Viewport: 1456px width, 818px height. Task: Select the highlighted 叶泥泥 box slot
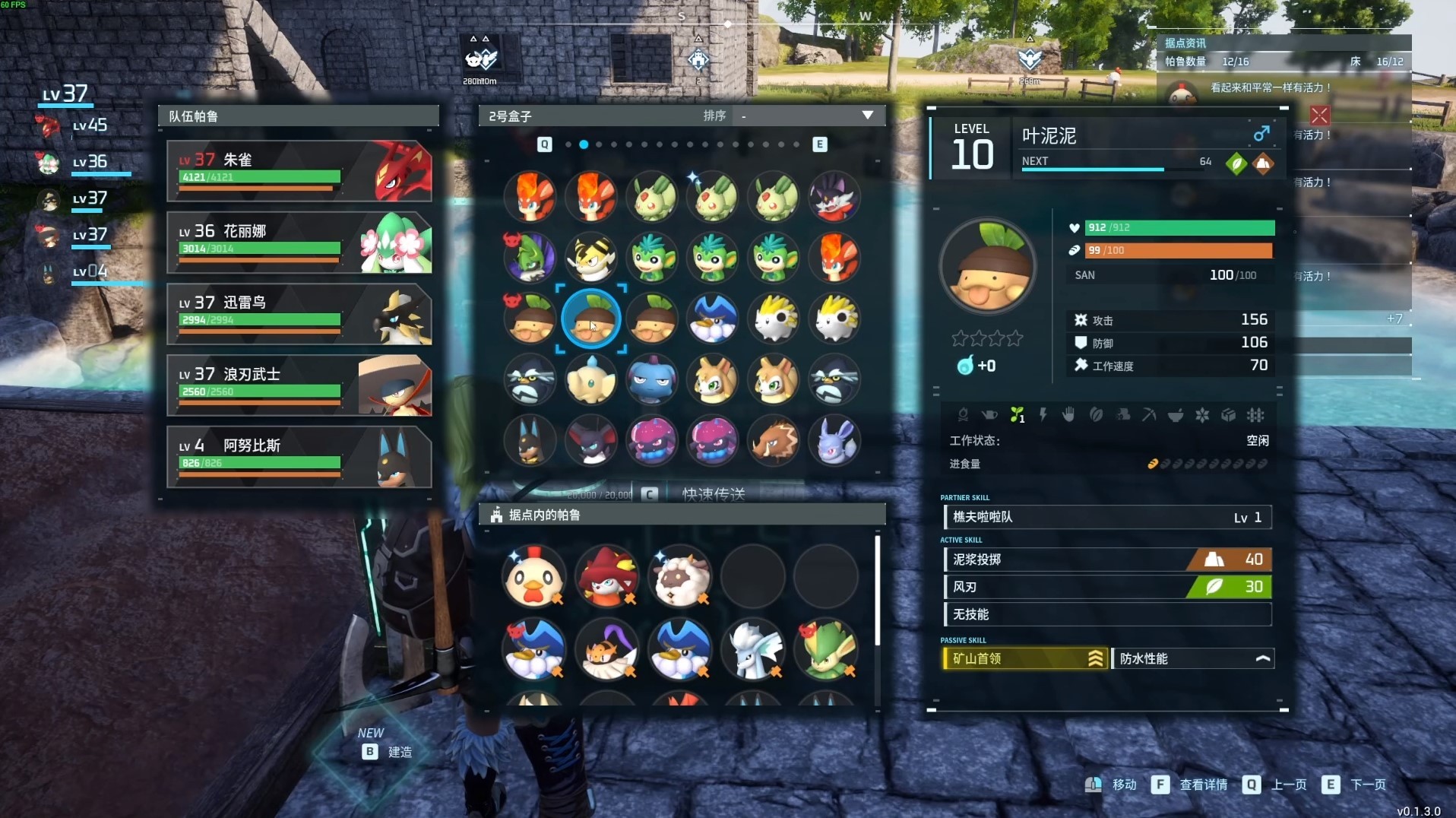[591, 319]
